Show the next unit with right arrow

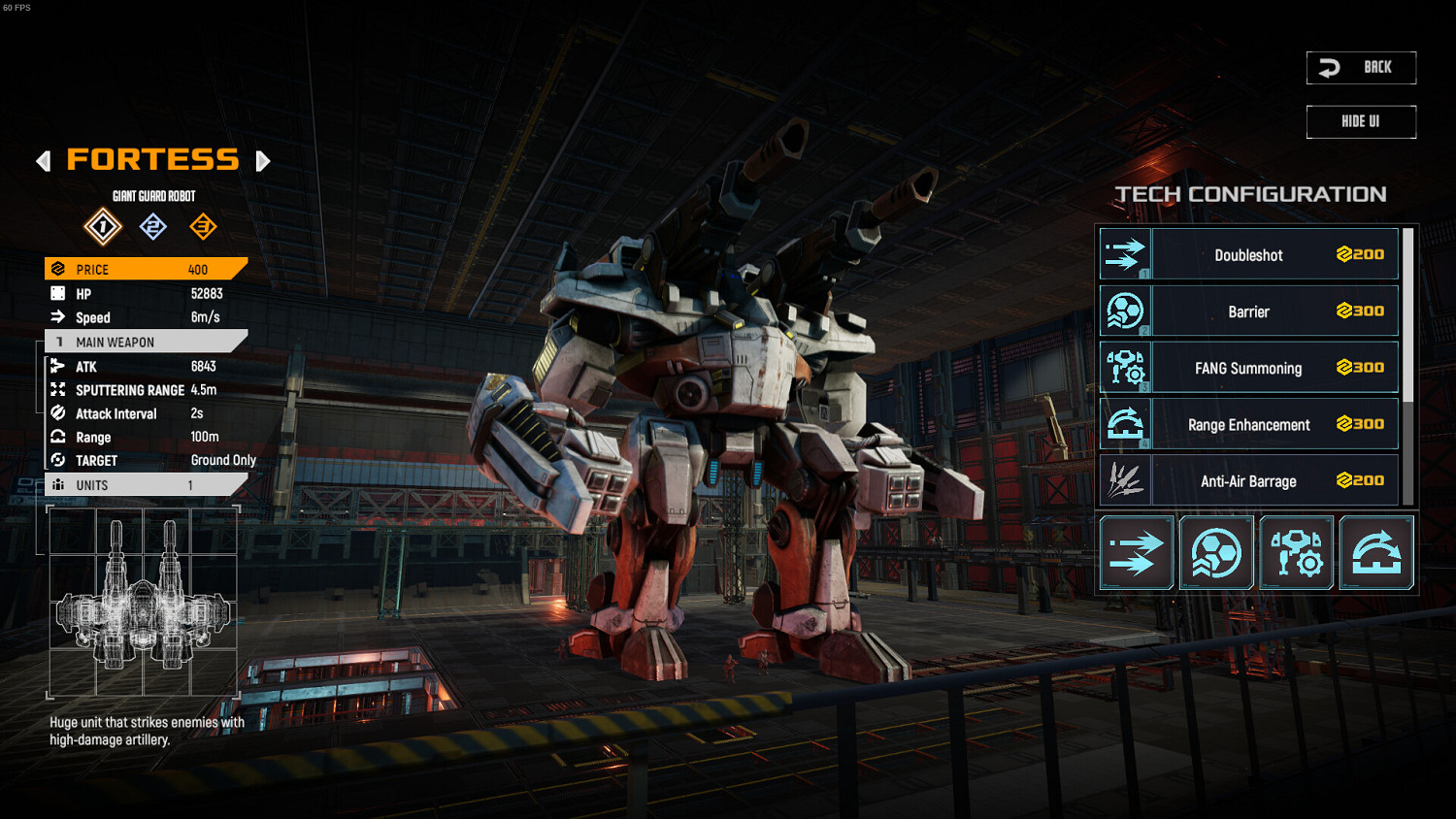click(x=262, y=161)
